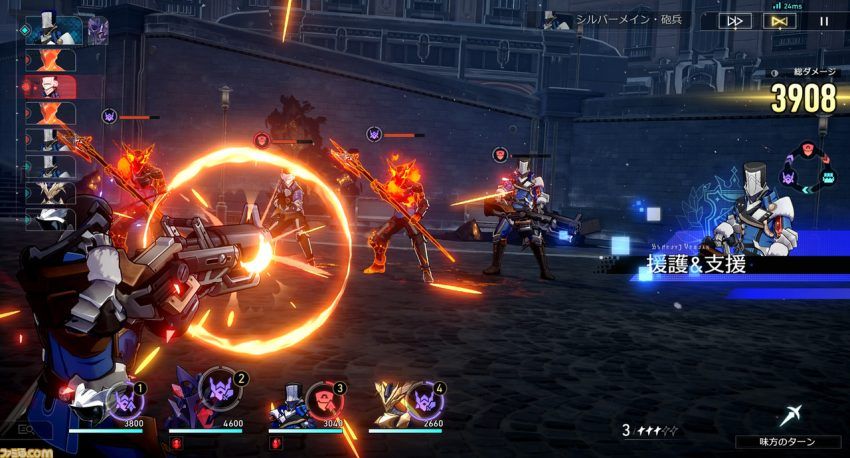Toggle the double-arrow battle speed button
This screenshot has width=850, height=458.
point(736,20)
